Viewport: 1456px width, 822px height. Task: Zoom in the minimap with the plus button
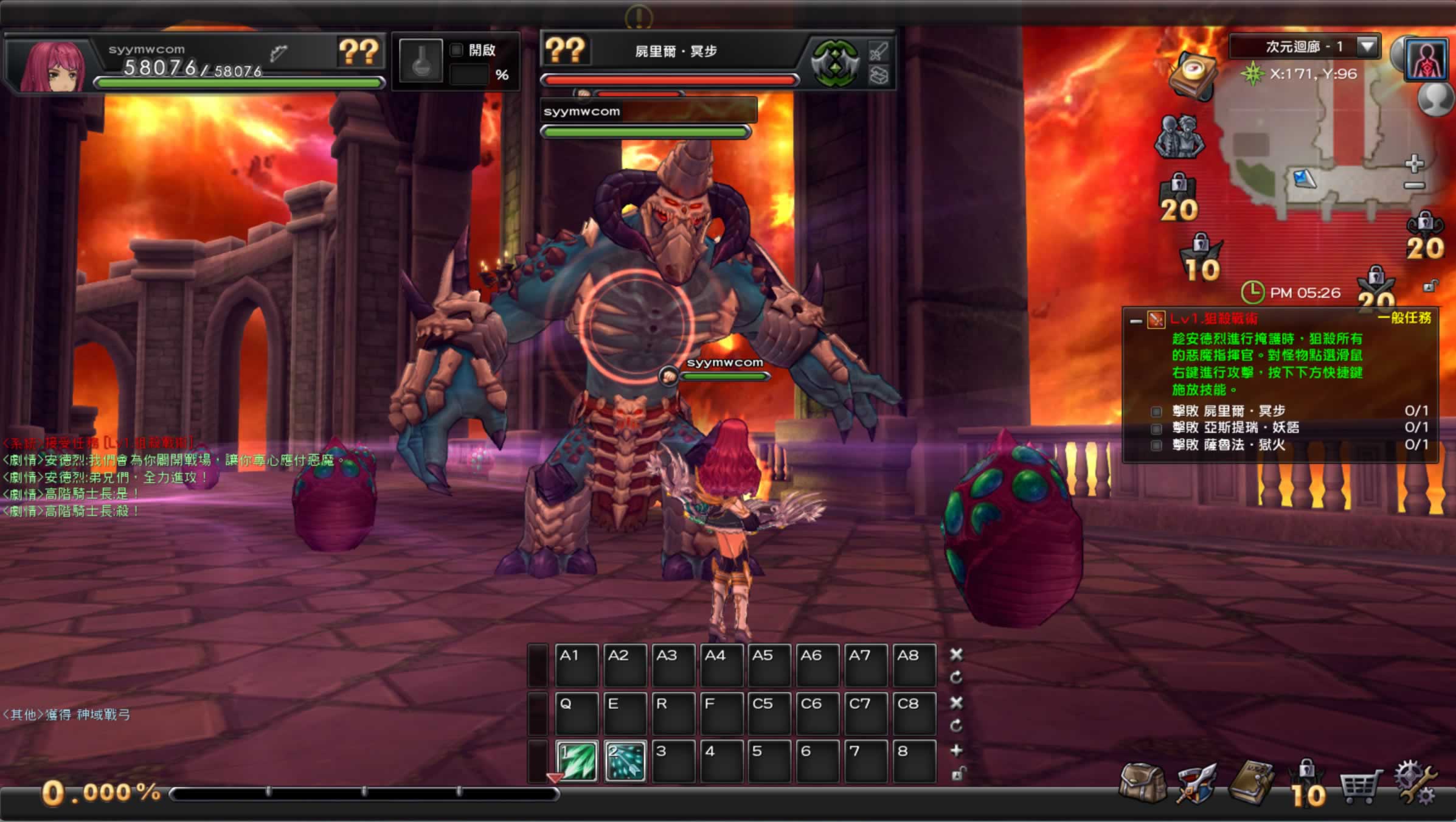click(x=1415, y=163)
